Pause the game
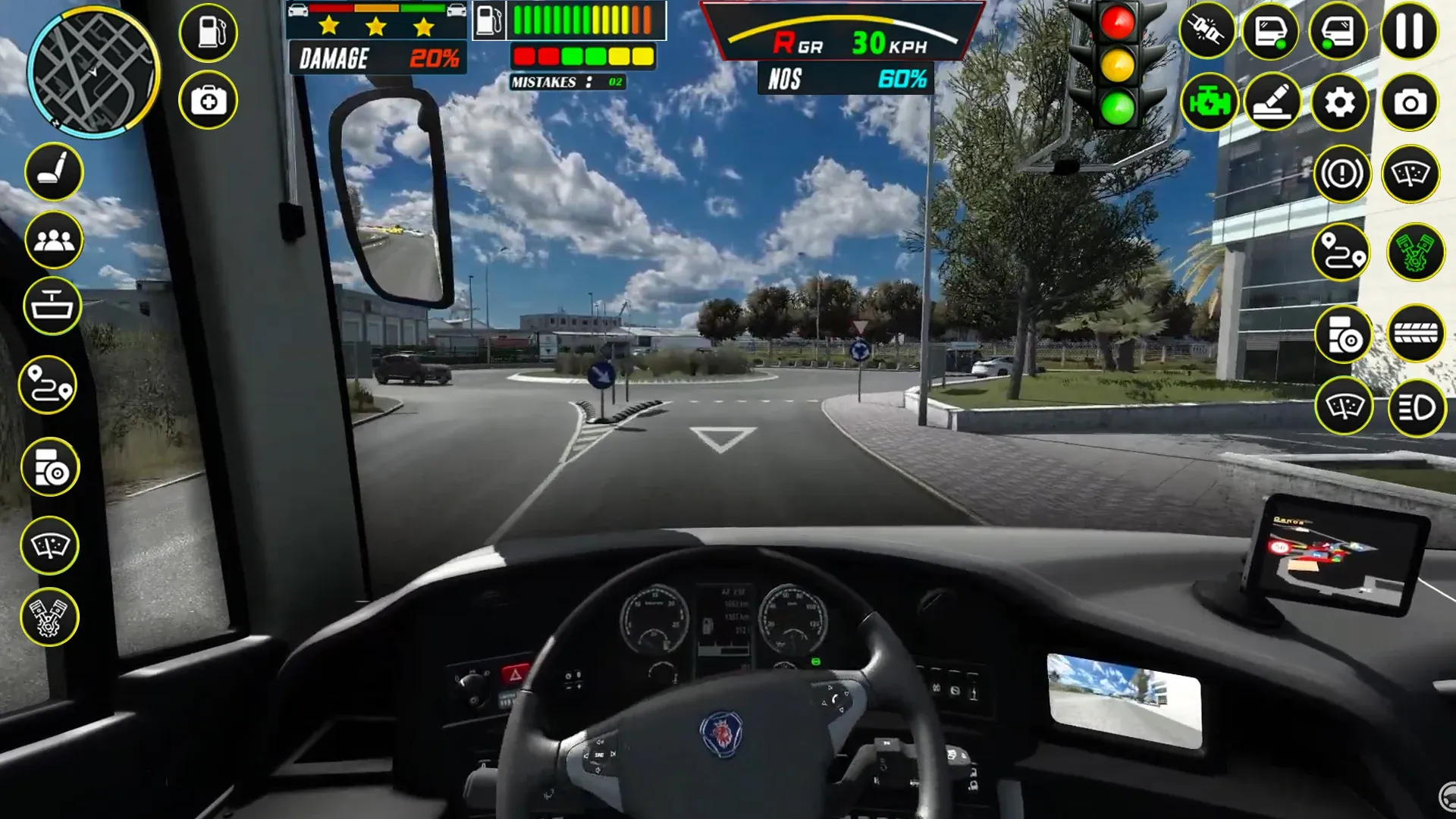 [x=1409, y=32]
